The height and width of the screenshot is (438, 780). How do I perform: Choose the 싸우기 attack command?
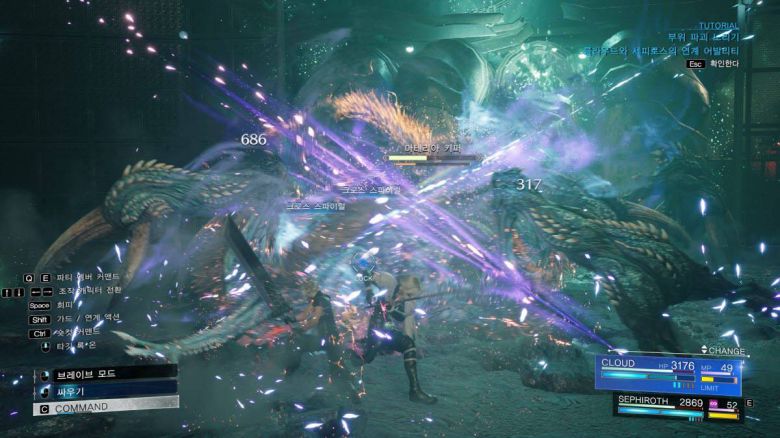(x=100, y=390)
